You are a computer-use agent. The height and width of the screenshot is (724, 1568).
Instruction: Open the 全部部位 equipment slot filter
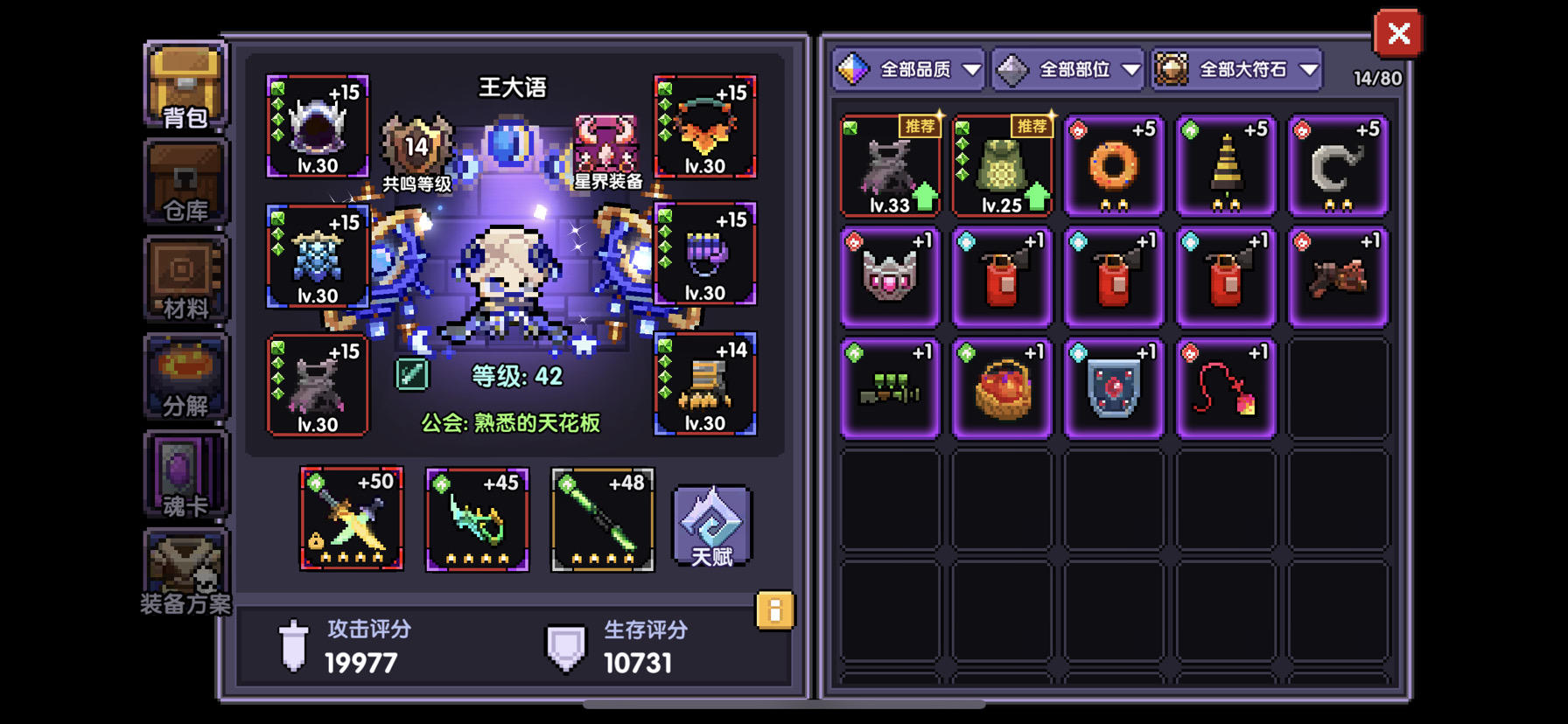point(1069,69)
